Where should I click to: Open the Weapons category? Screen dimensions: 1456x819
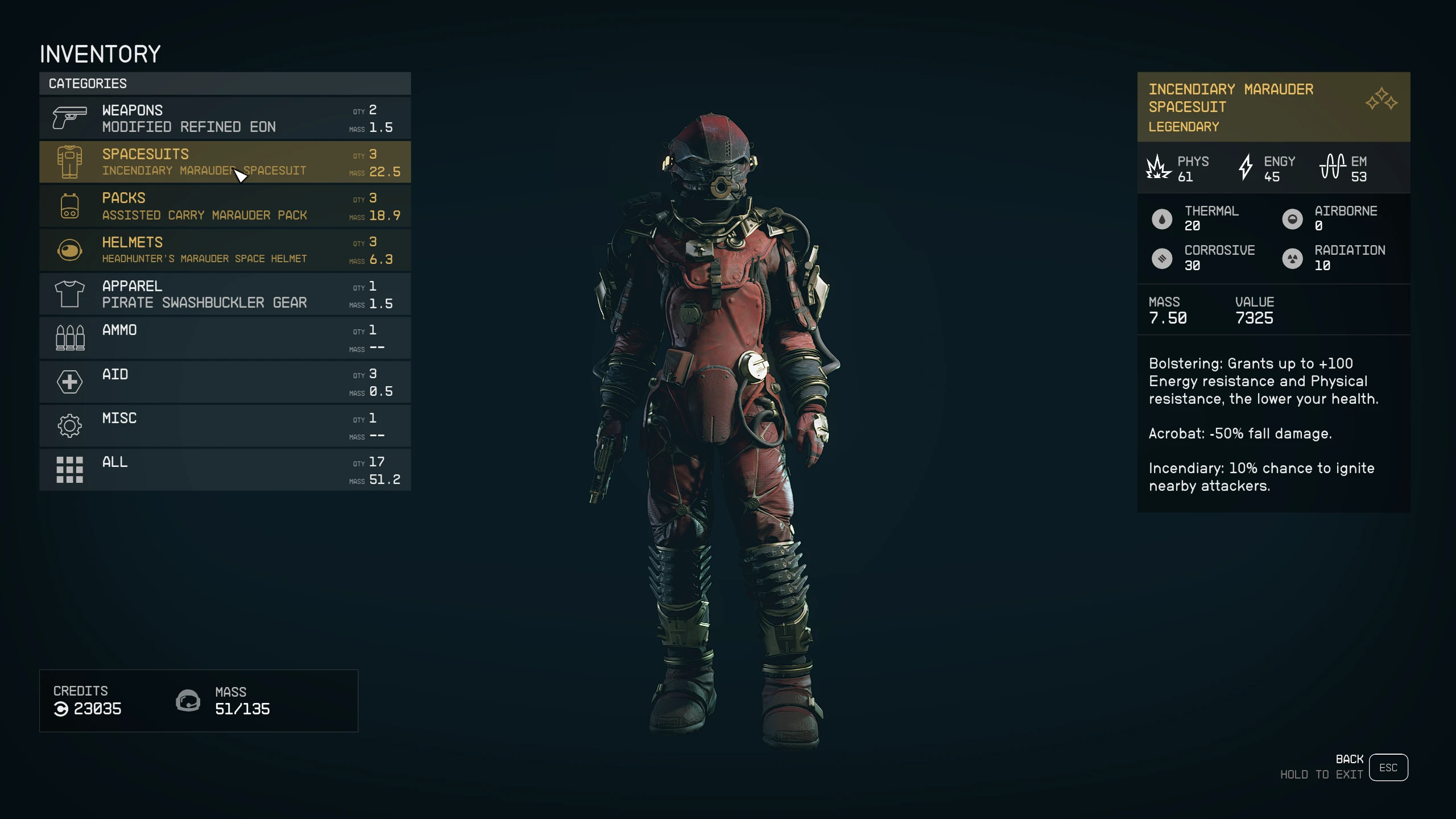point(225,118)
